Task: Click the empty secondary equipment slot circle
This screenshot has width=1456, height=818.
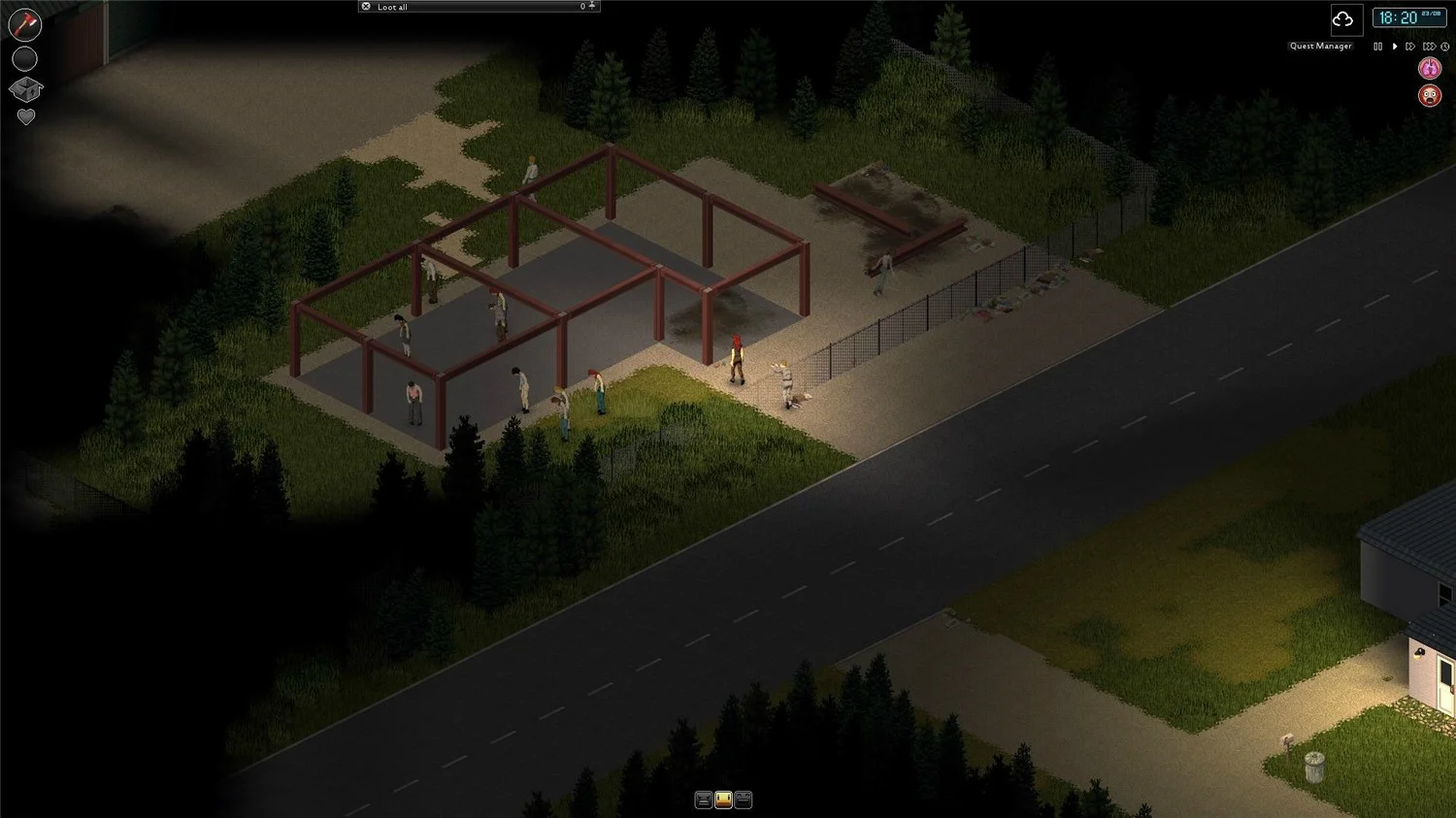Action: pos(24,58)
